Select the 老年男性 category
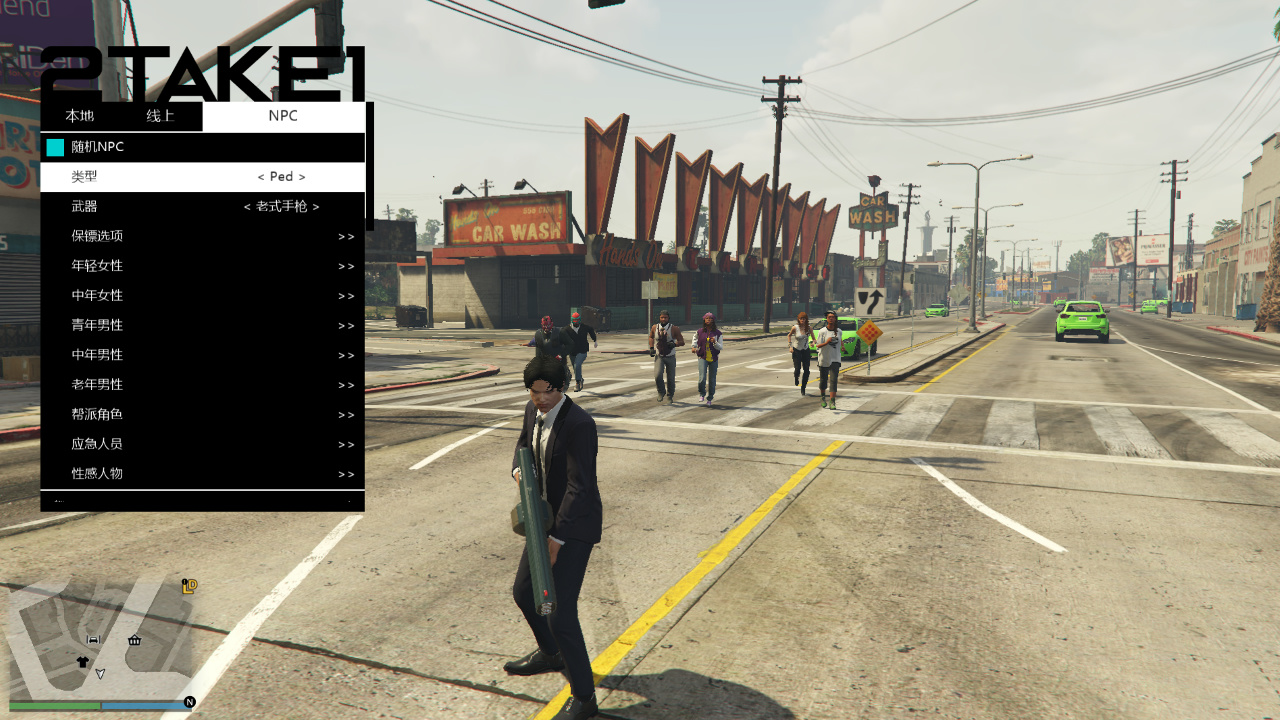Screen dimensions: 1280x720 click(202, 385)
